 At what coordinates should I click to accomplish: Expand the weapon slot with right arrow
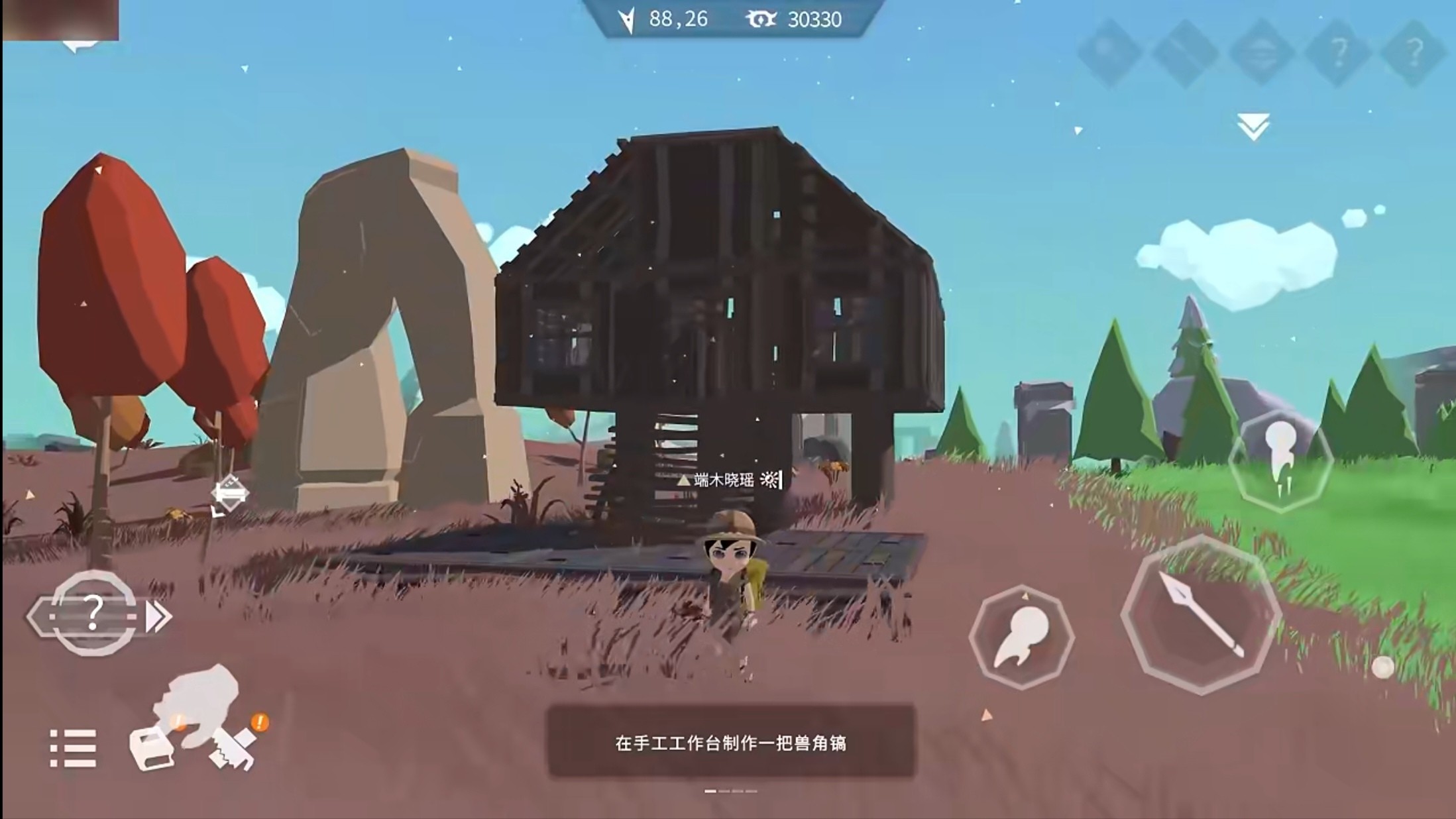tap(157, 616)
